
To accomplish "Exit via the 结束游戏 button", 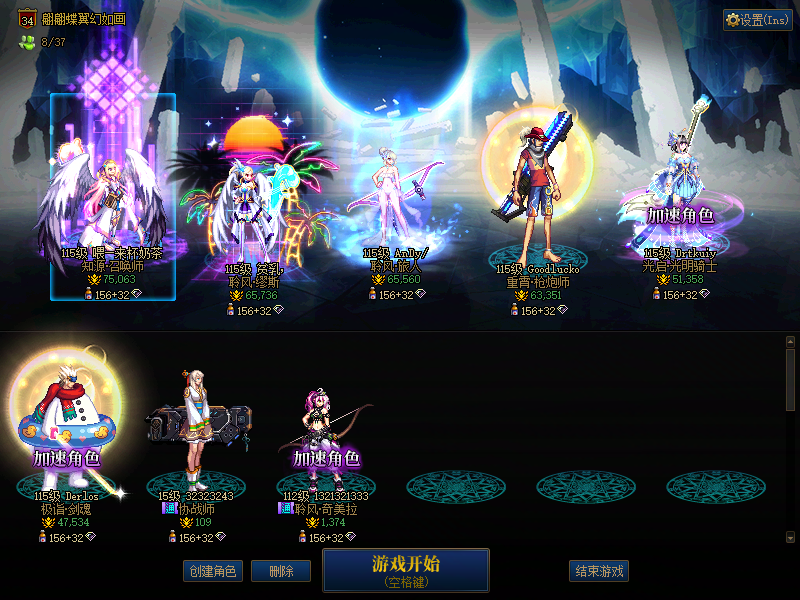I will pyautogui.click(x=599, y=572).
